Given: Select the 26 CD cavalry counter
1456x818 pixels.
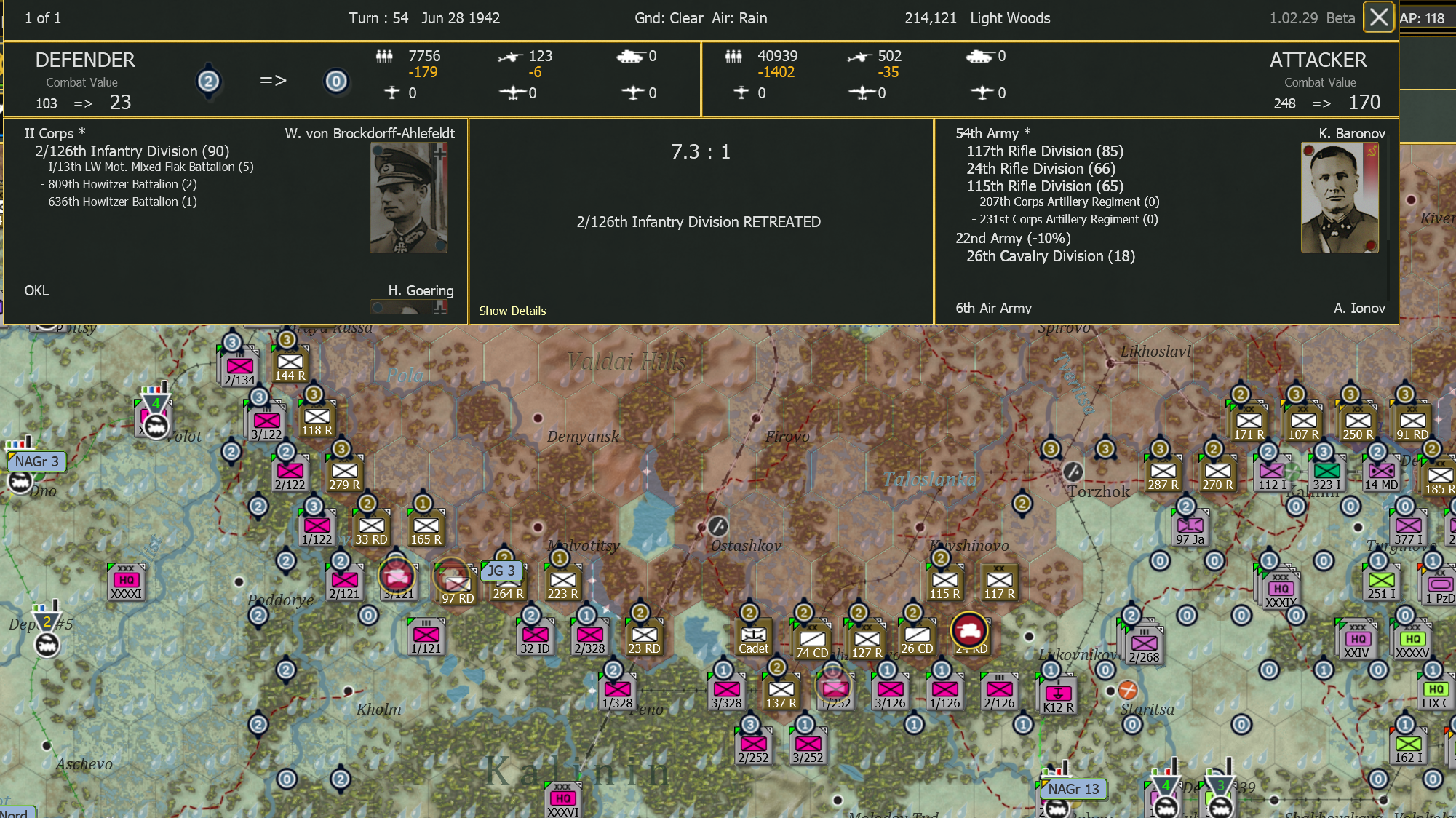Looking at the screenshot, I should 918,637.
